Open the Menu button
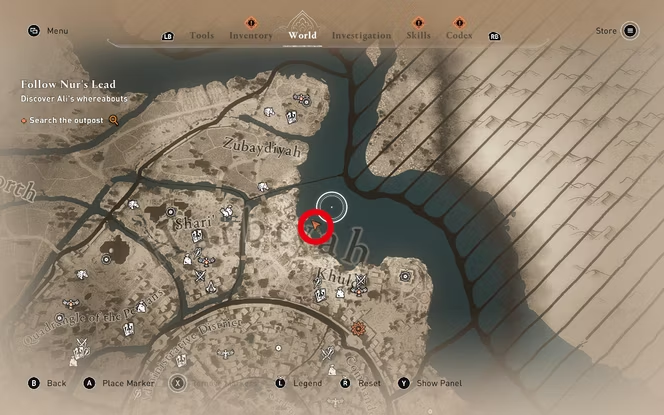This screenshot has width=664, height=415. (x=48, y=31)
